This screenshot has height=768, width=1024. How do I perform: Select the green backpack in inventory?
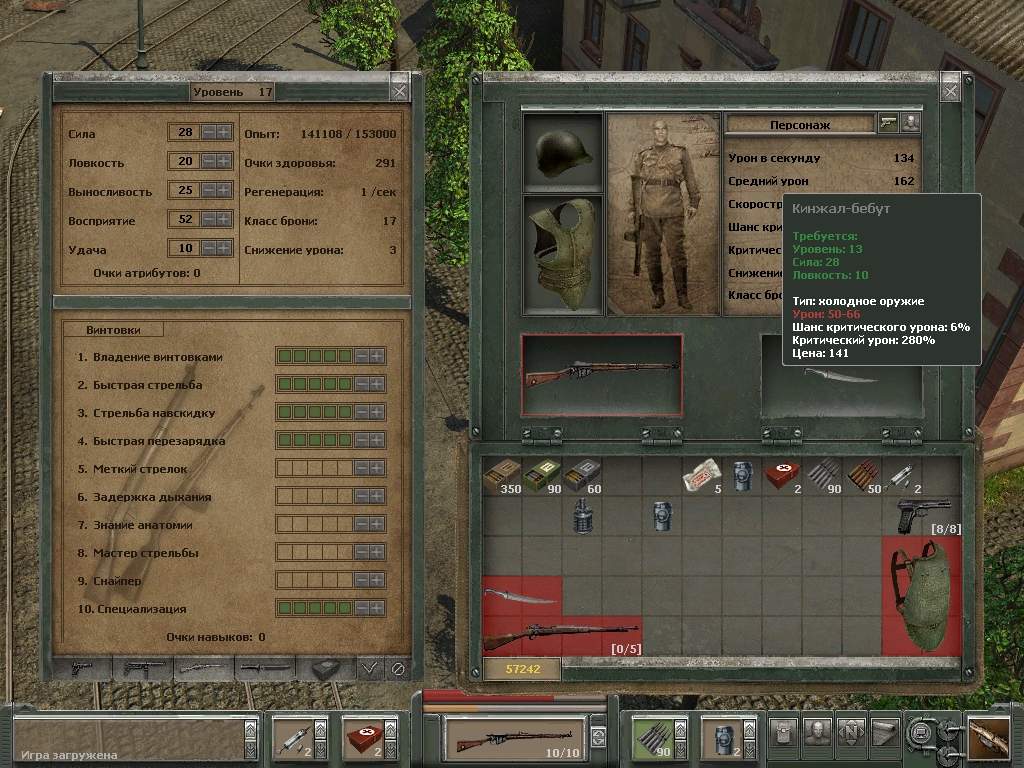pos(921,596)
